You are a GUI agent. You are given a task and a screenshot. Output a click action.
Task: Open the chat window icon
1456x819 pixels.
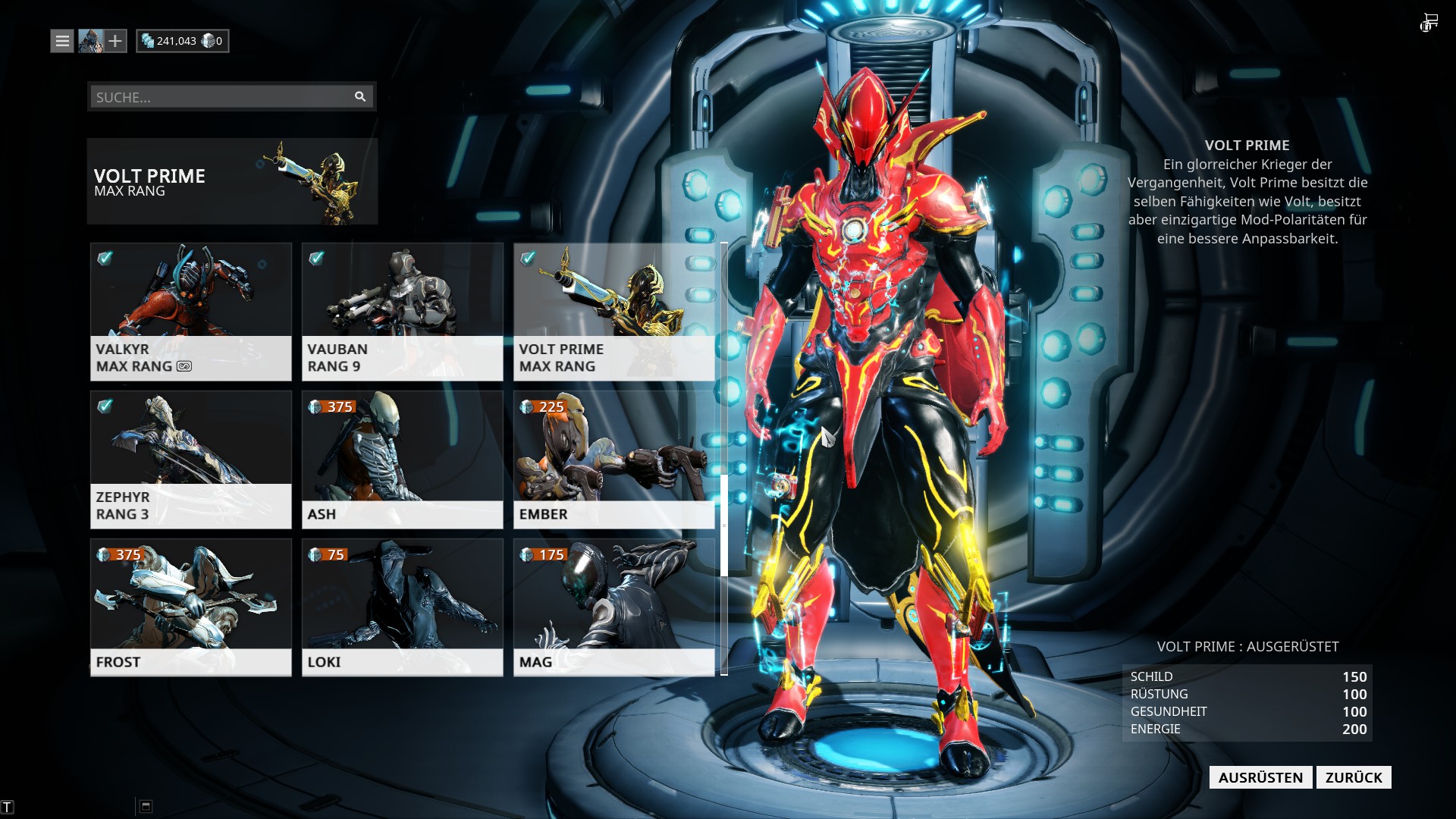[146, 806]
